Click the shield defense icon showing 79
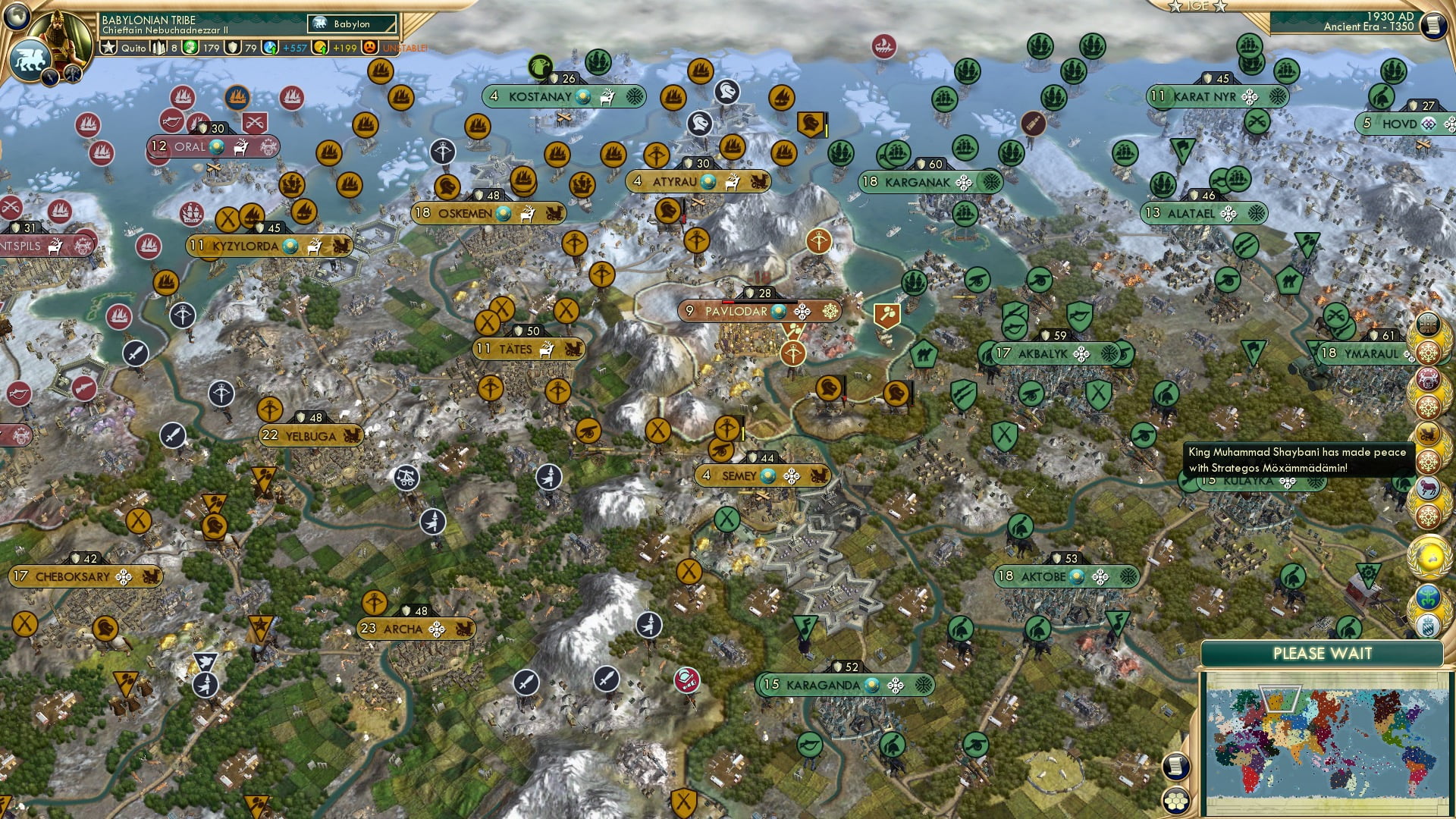This screenshot has height=819, width=1456. click(x=234, y=48)
